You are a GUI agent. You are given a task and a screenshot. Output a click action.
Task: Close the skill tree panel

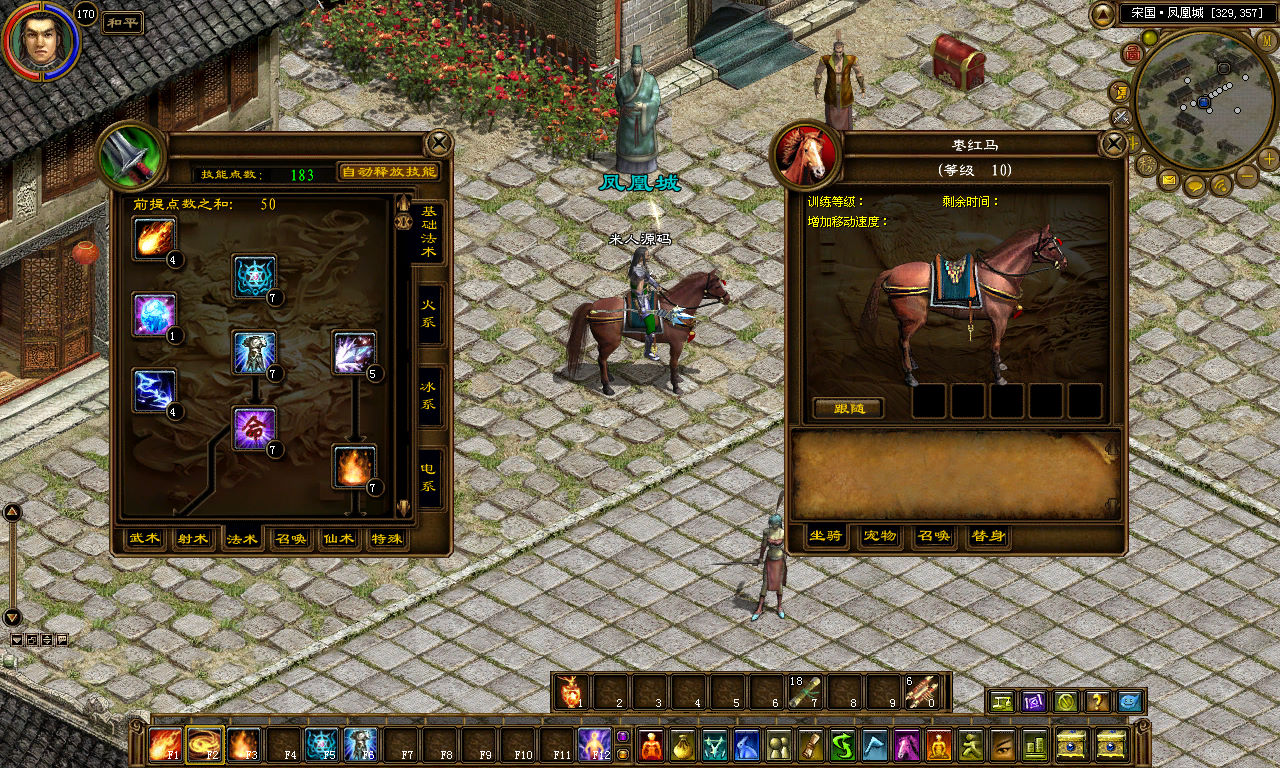[x=438, y=143]
